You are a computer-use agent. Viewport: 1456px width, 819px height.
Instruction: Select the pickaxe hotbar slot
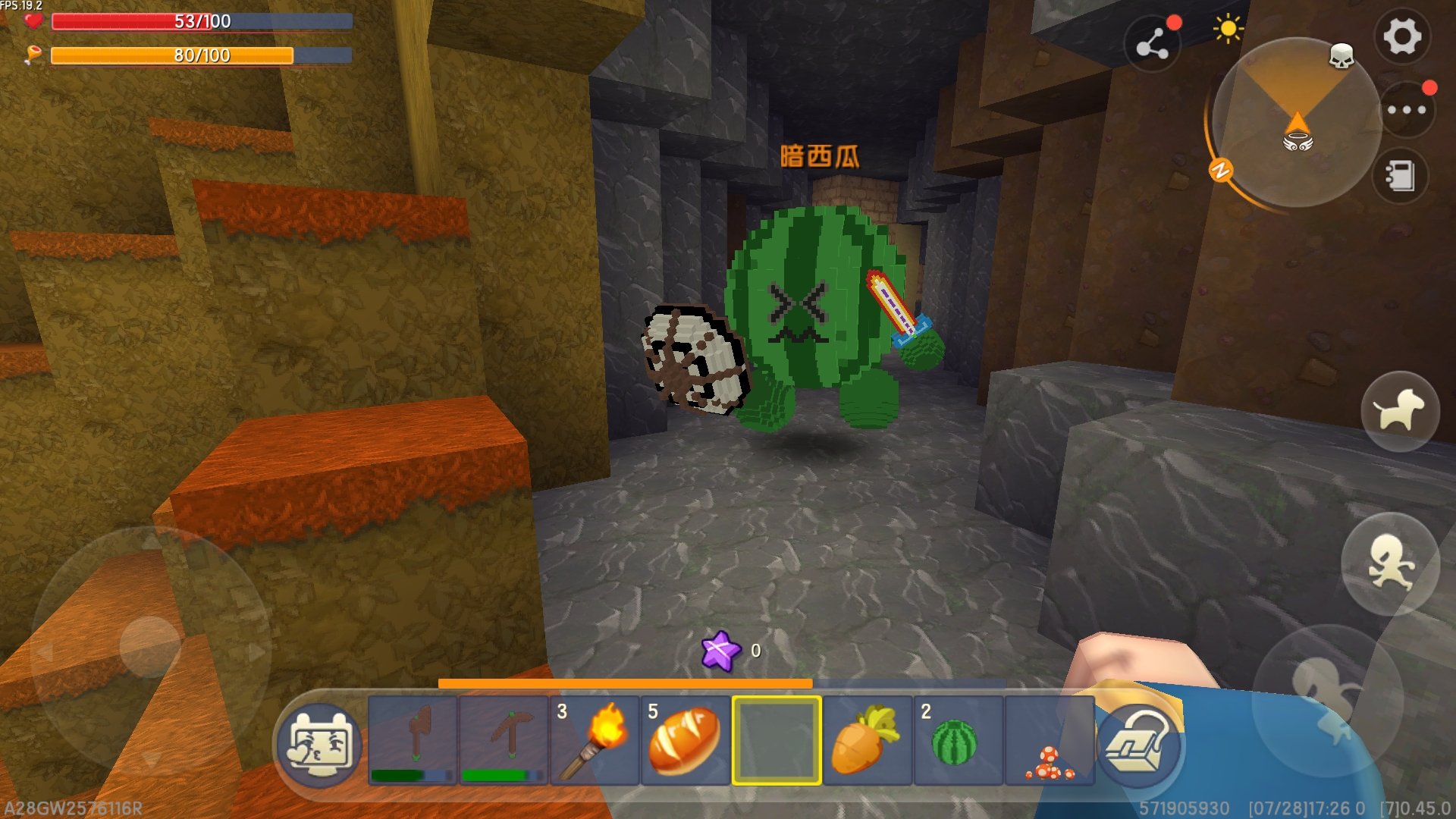[x=504, y=740]
